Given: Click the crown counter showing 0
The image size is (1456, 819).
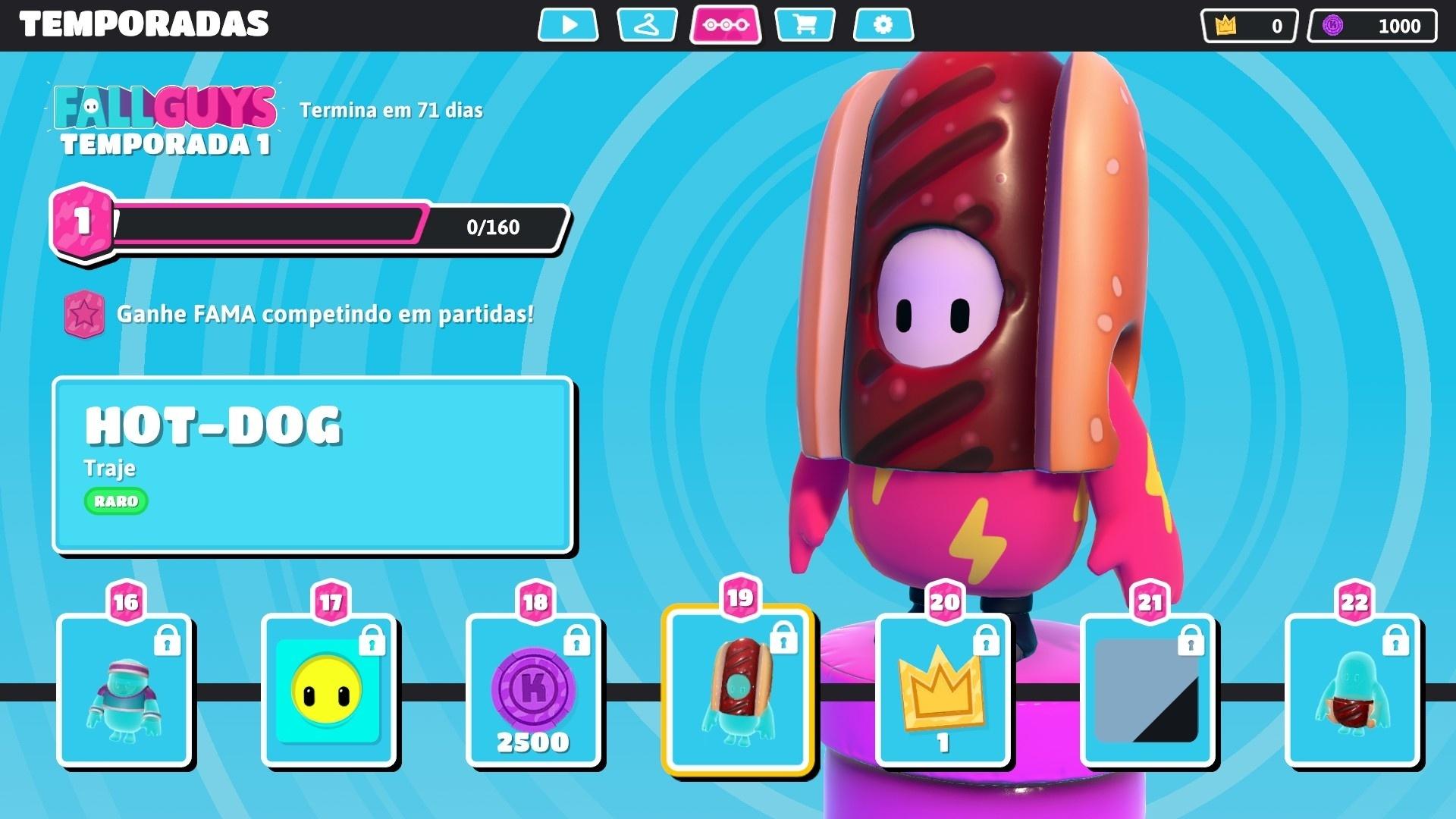Looking at the screenshot, I should coord(1247,26).
